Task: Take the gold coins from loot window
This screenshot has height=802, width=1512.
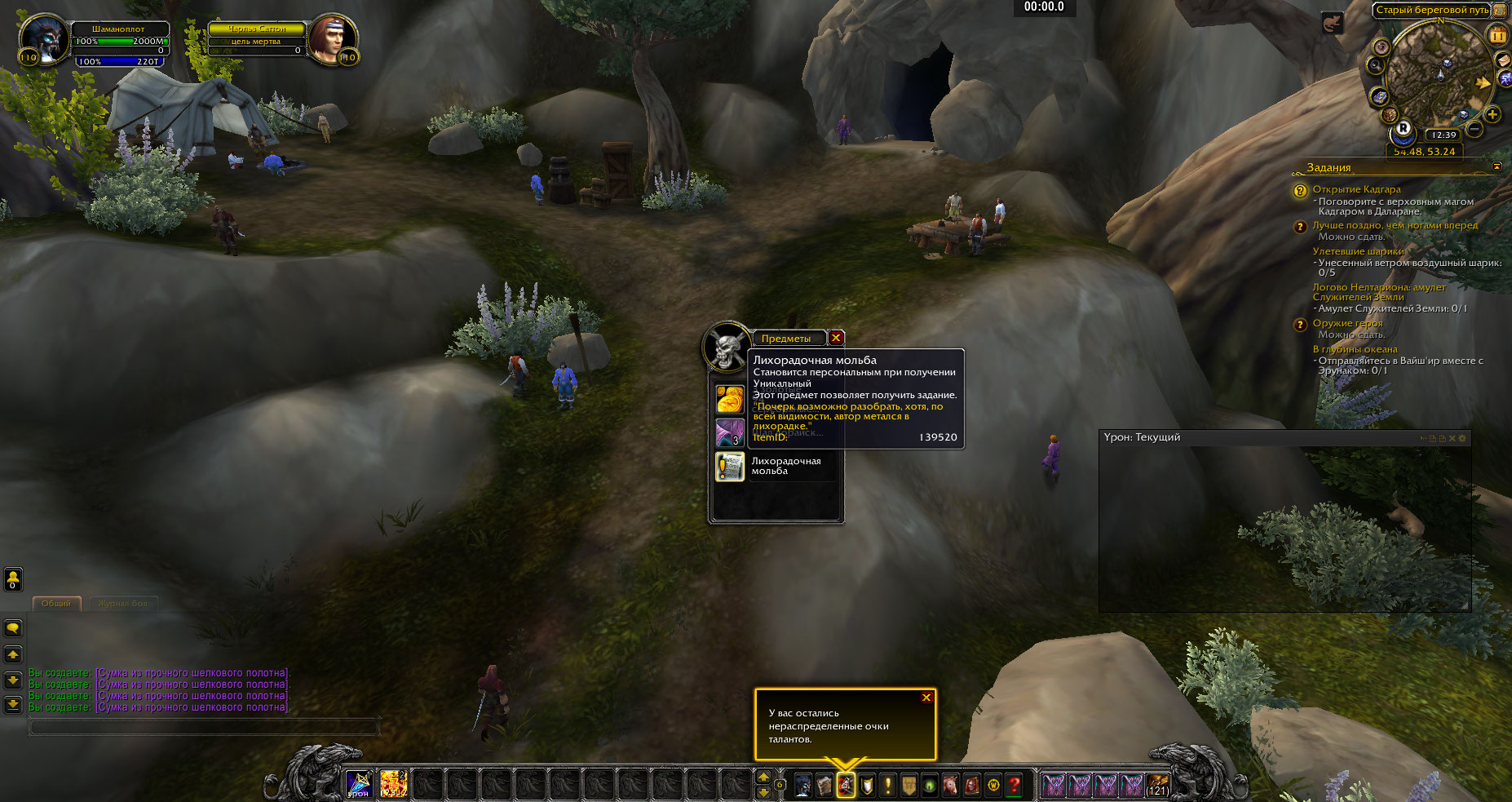Action: point(730,399)
